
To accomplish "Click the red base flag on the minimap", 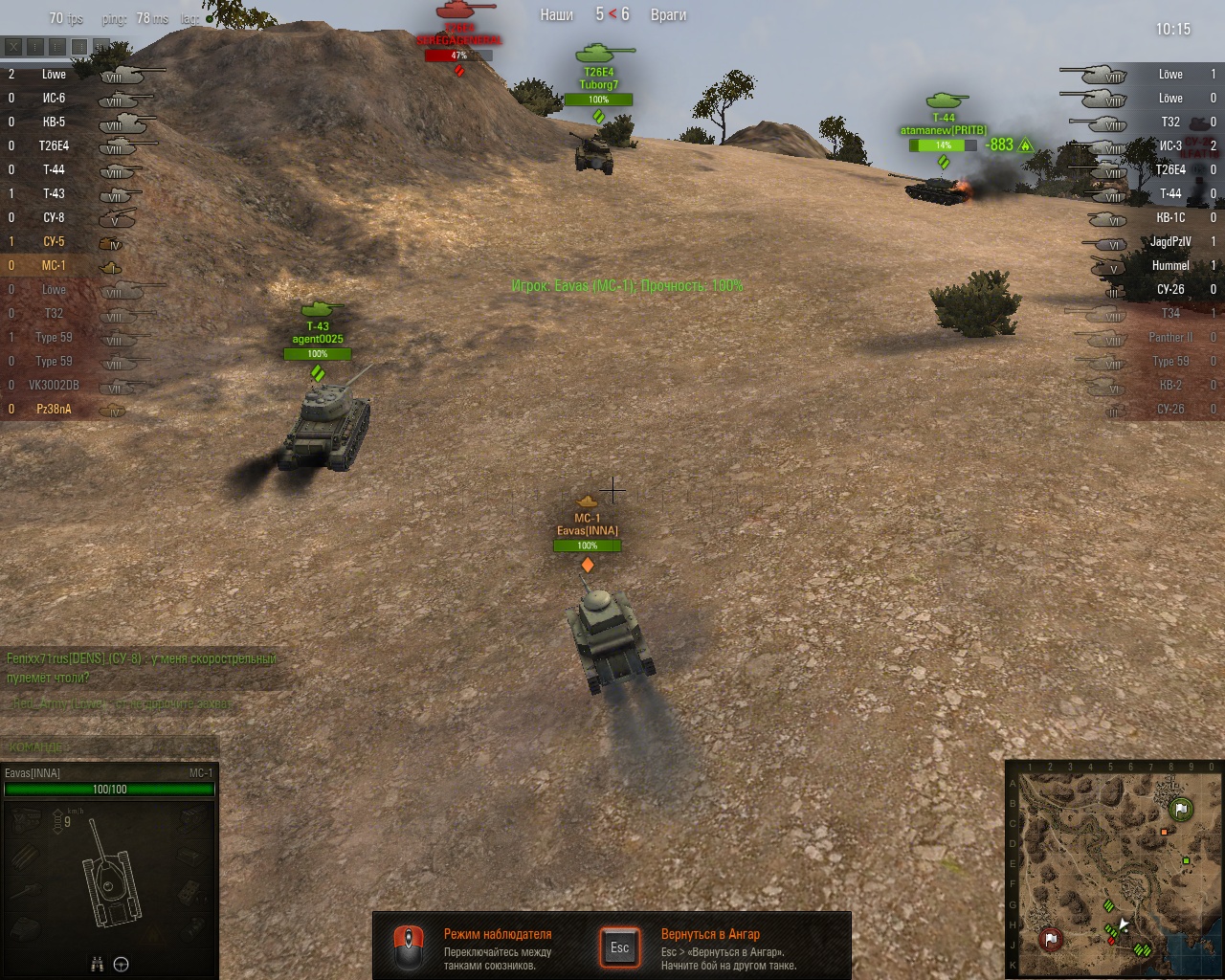I will click(1050, 939).
